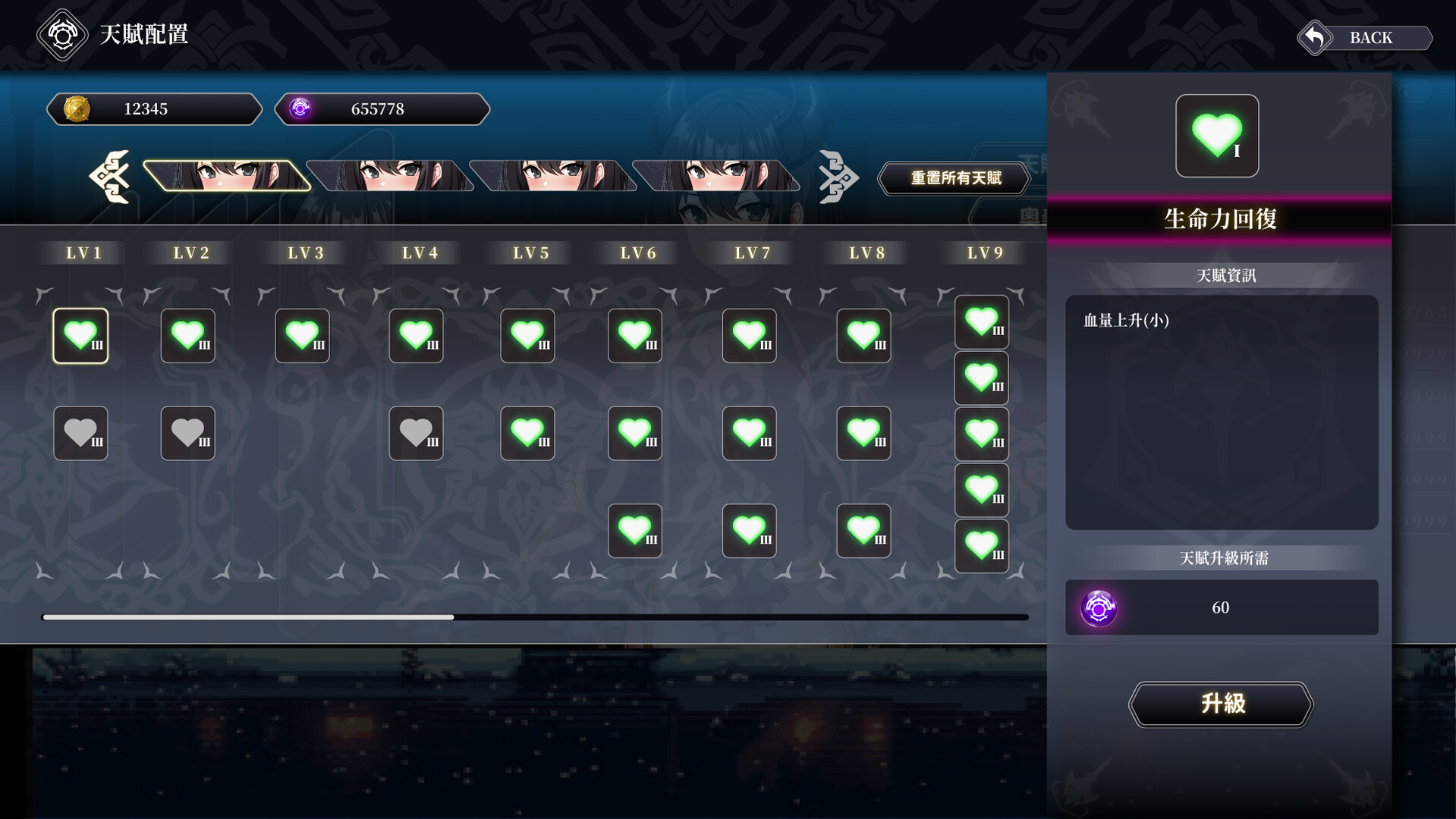The image size is (1456, 819).
Task: Select the highlighted LV1 heart talent icon
Action: coord(80,335)
